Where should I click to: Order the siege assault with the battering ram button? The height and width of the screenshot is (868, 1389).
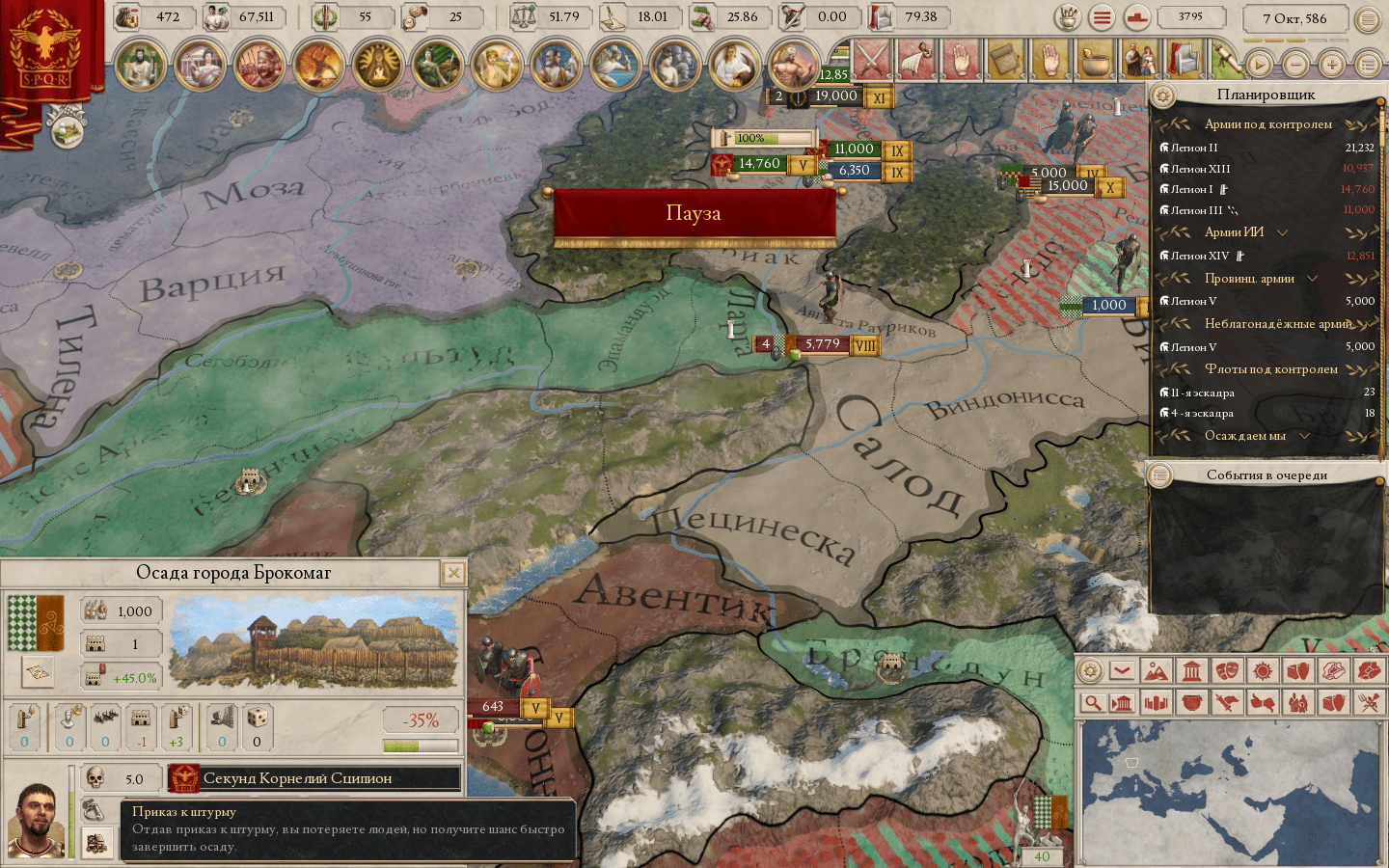[x=95, y=842]
